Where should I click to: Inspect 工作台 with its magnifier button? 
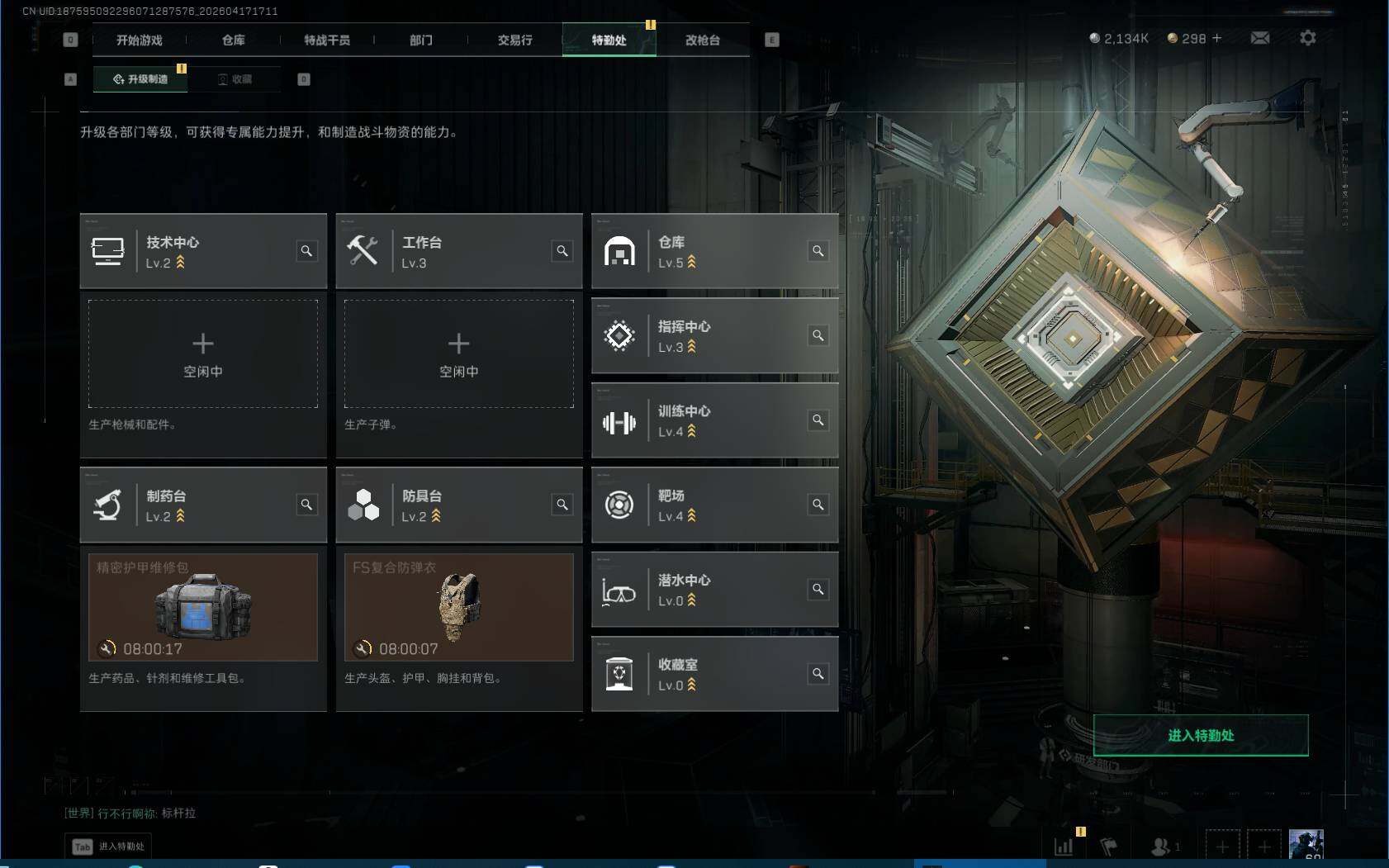click(x=562, y=251)
